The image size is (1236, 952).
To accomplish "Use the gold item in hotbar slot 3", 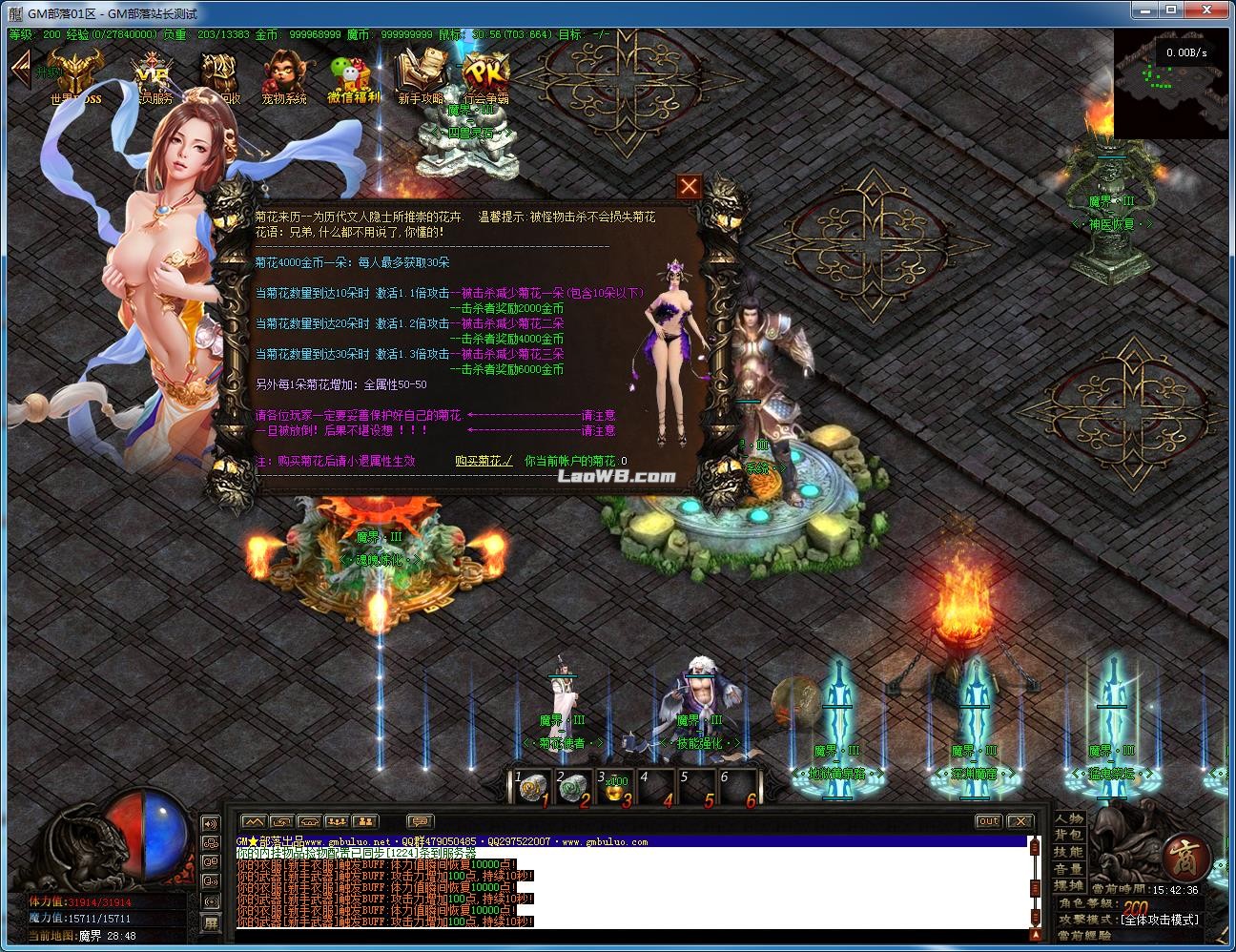I will [x=613, y=787].
